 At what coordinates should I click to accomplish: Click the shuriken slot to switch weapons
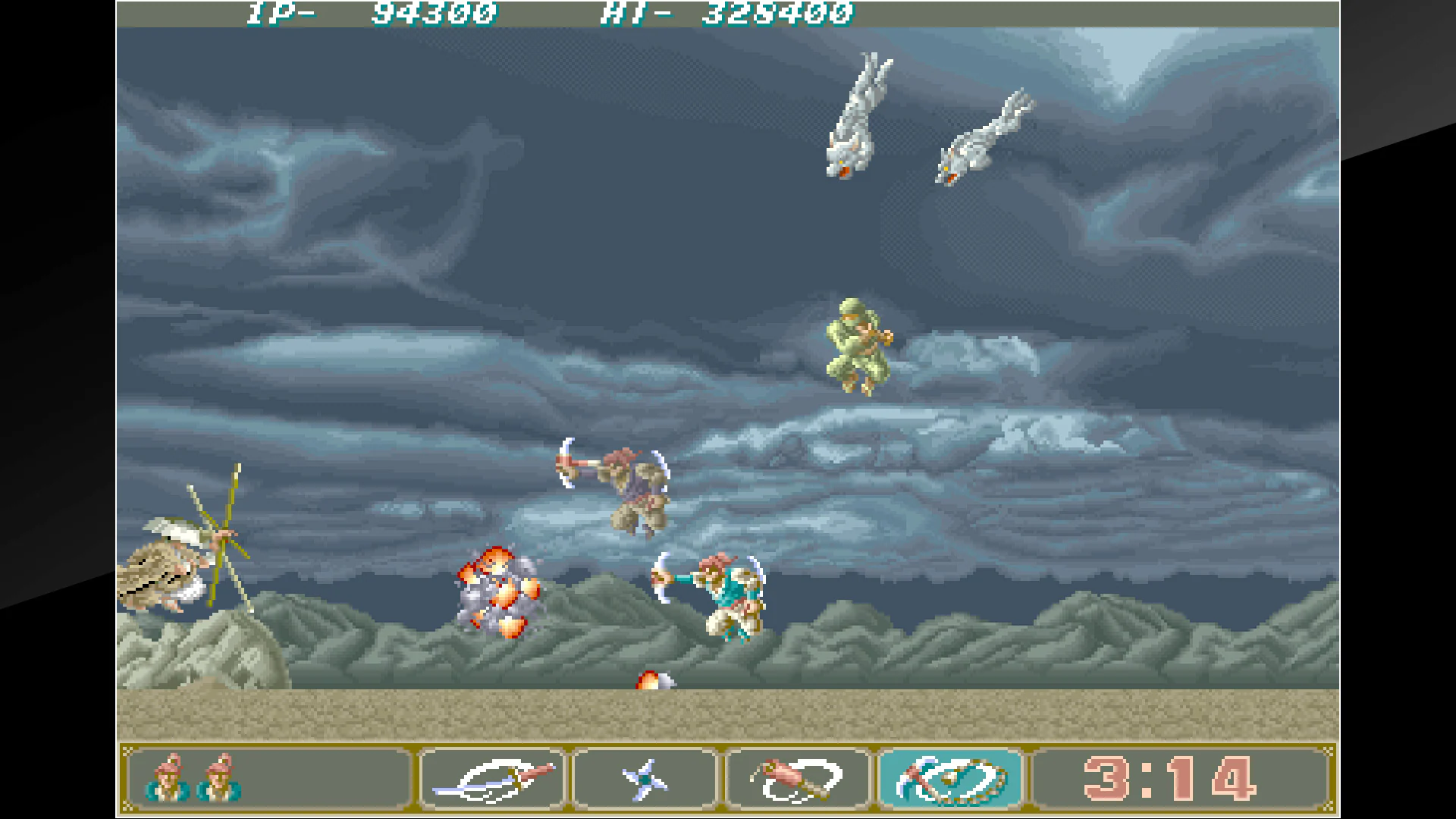tap(644, 779)
